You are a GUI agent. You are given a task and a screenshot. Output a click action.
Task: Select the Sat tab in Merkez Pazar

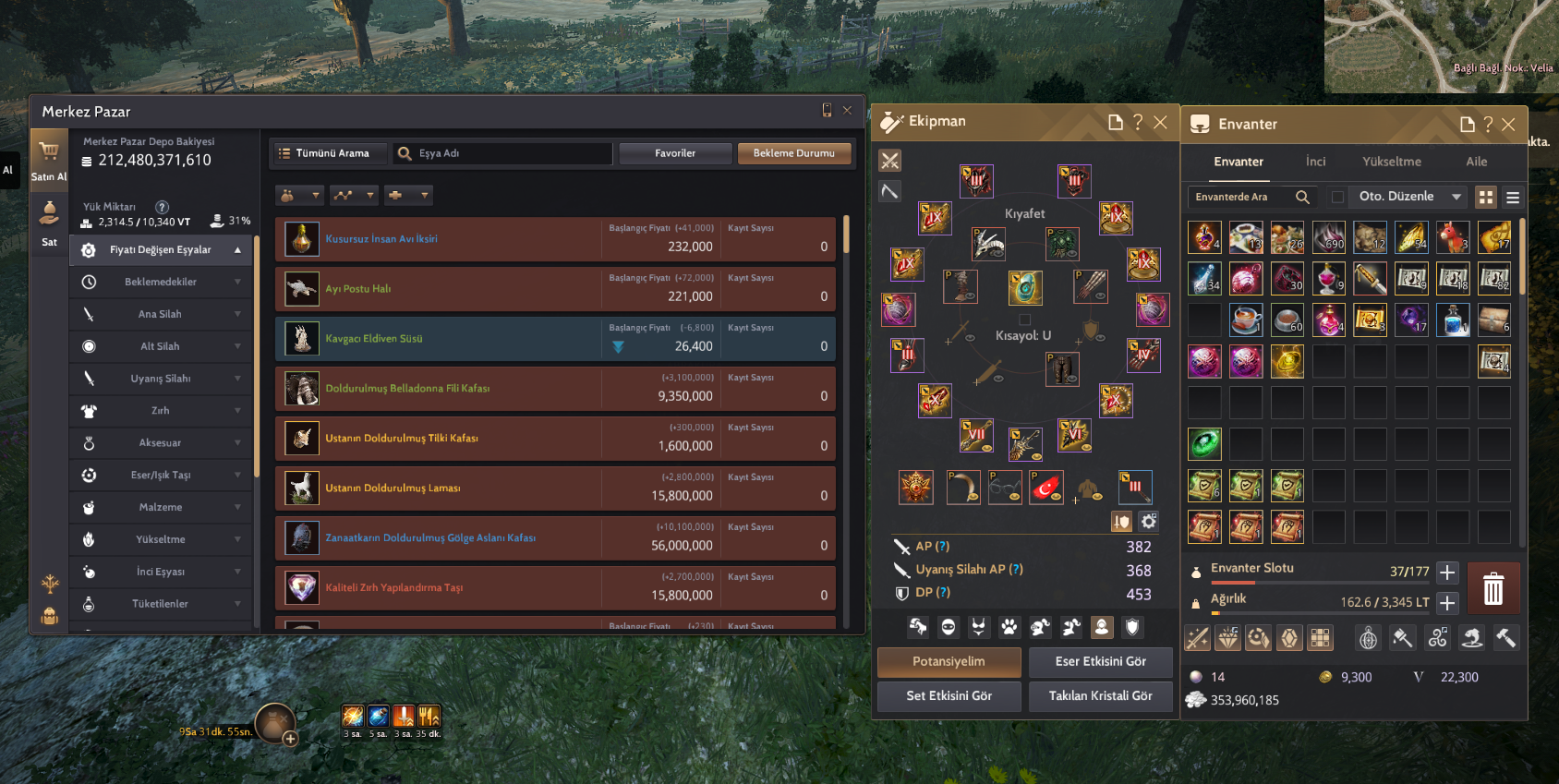pyautogui.click(x=48, y=223)
